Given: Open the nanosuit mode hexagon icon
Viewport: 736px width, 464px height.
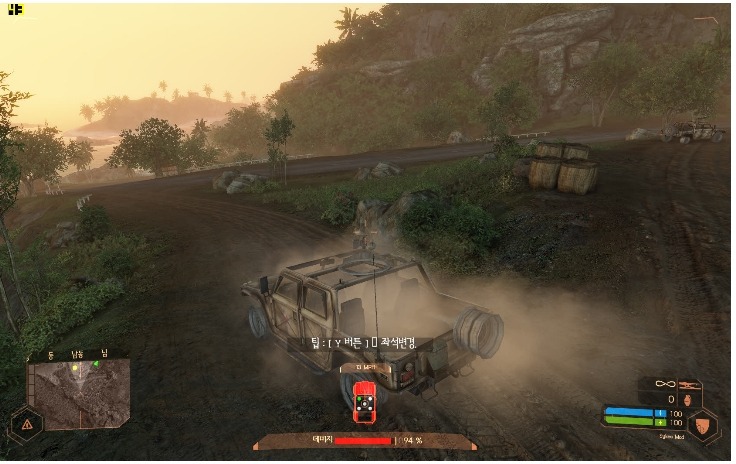Looking at the screenshot, I should pyautogui.click(x=704, y=424).
